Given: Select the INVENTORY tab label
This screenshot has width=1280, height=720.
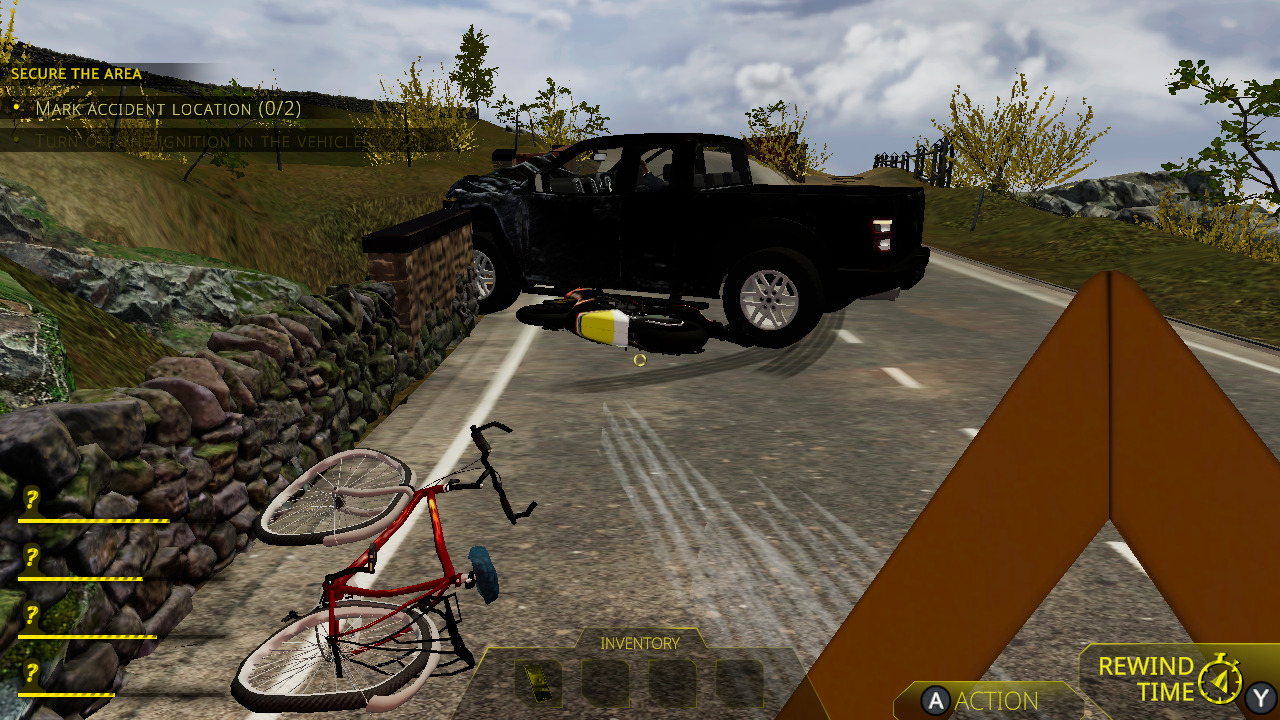Looking at the screenshot, I should click(x=640, y=643).
